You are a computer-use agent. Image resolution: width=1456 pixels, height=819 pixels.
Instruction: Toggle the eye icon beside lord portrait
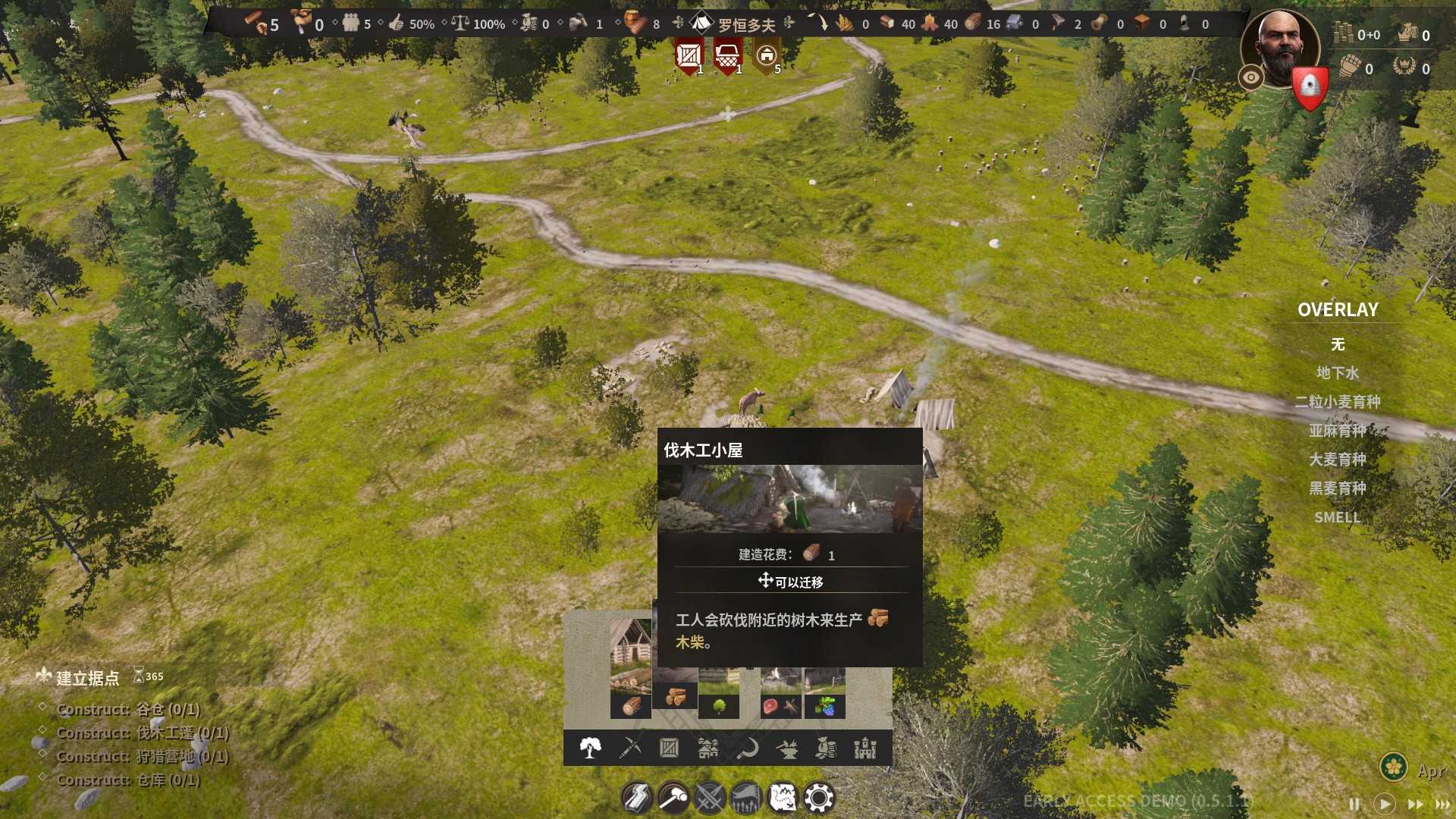[1251, 77]
